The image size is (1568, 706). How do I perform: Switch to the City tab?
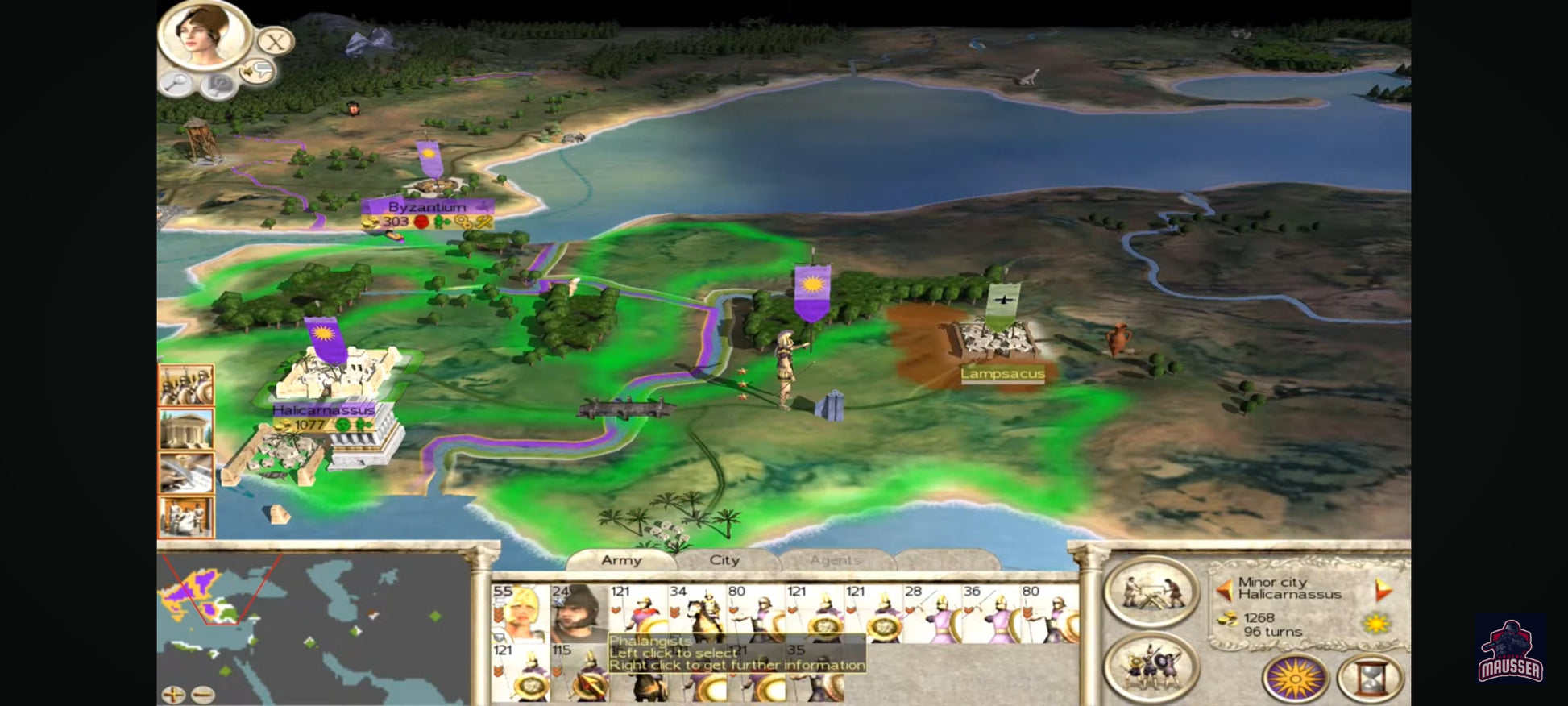point(724,560)
